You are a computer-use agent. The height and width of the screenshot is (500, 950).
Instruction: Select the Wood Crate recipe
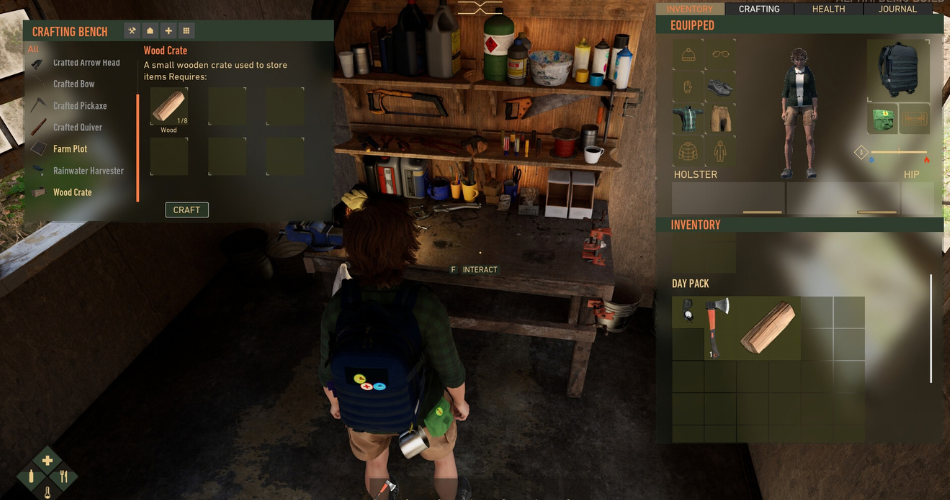coord(72,192)
